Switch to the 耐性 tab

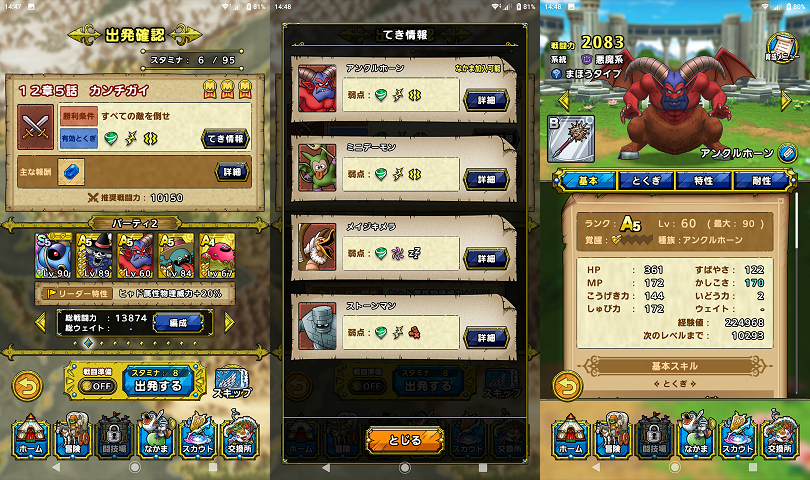click(x=762, y=180)
